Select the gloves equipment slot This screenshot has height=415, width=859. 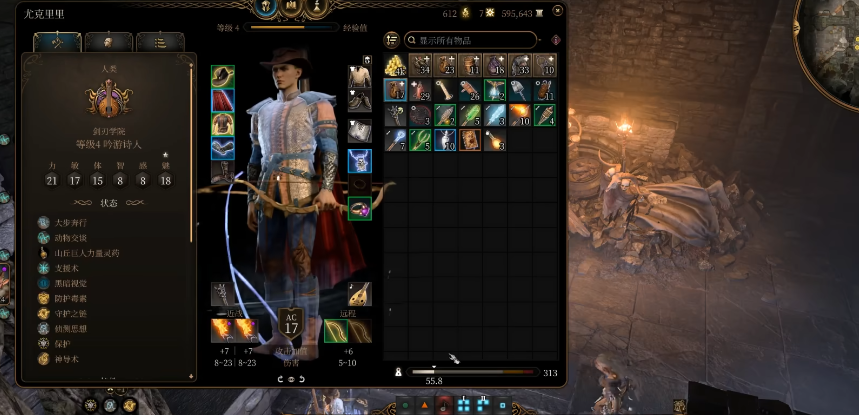(222, 148)
